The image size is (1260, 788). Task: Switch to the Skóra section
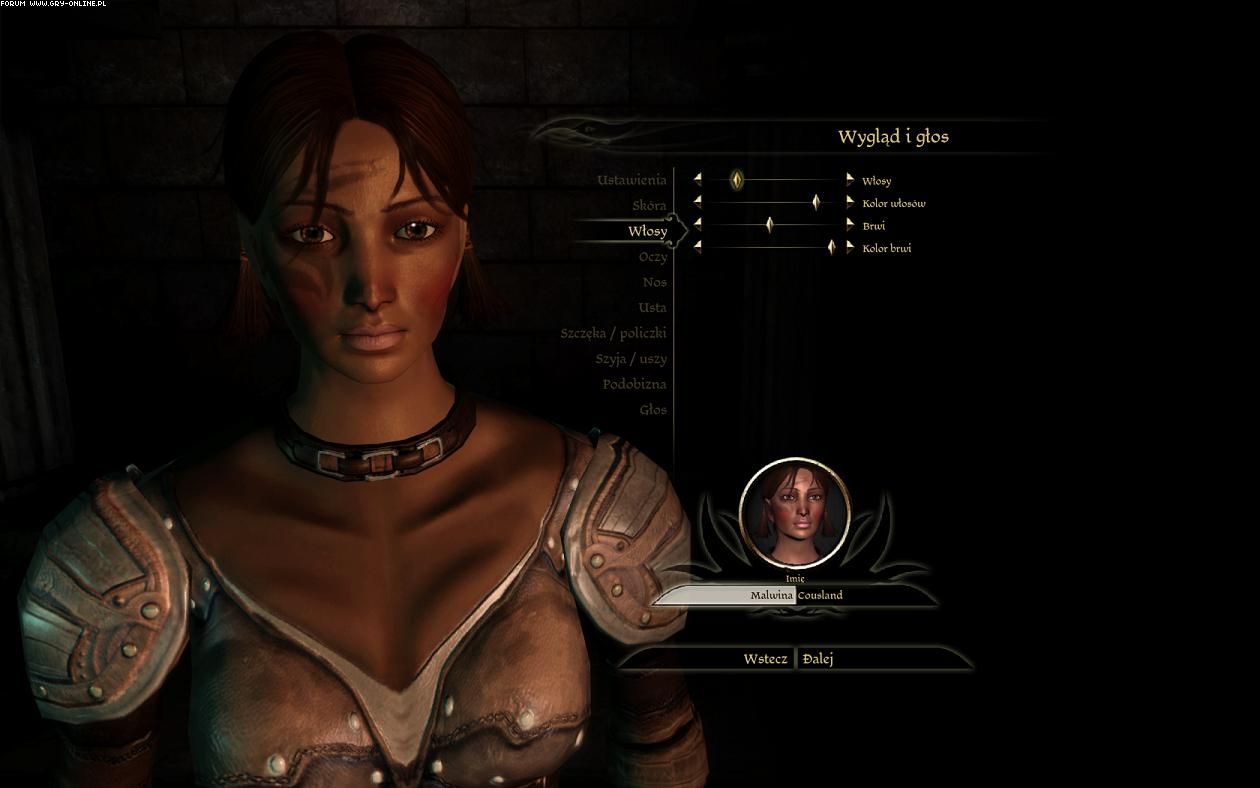648,205
